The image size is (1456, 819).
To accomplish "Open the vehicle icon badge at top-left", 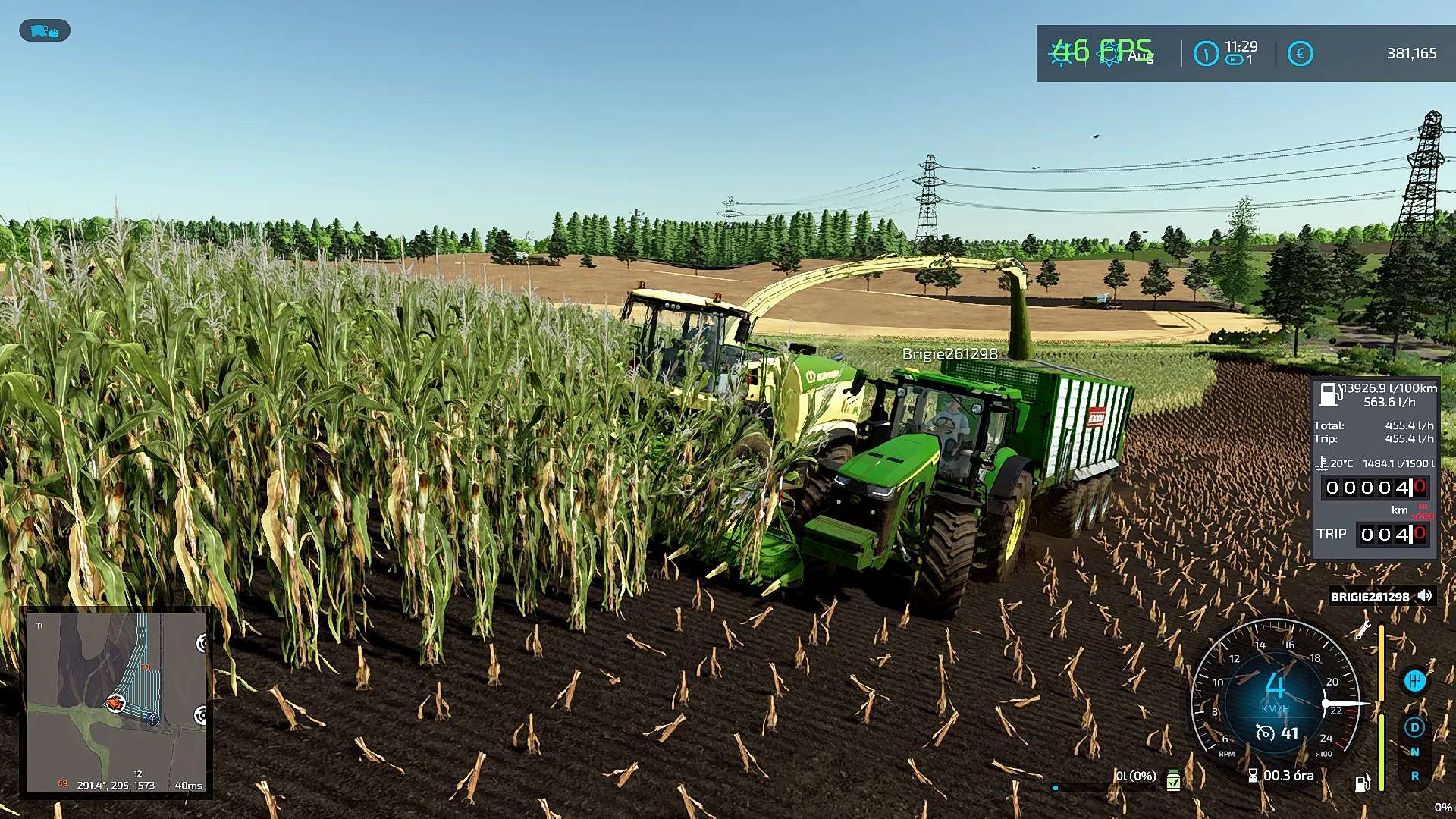I will coord(44,31).
